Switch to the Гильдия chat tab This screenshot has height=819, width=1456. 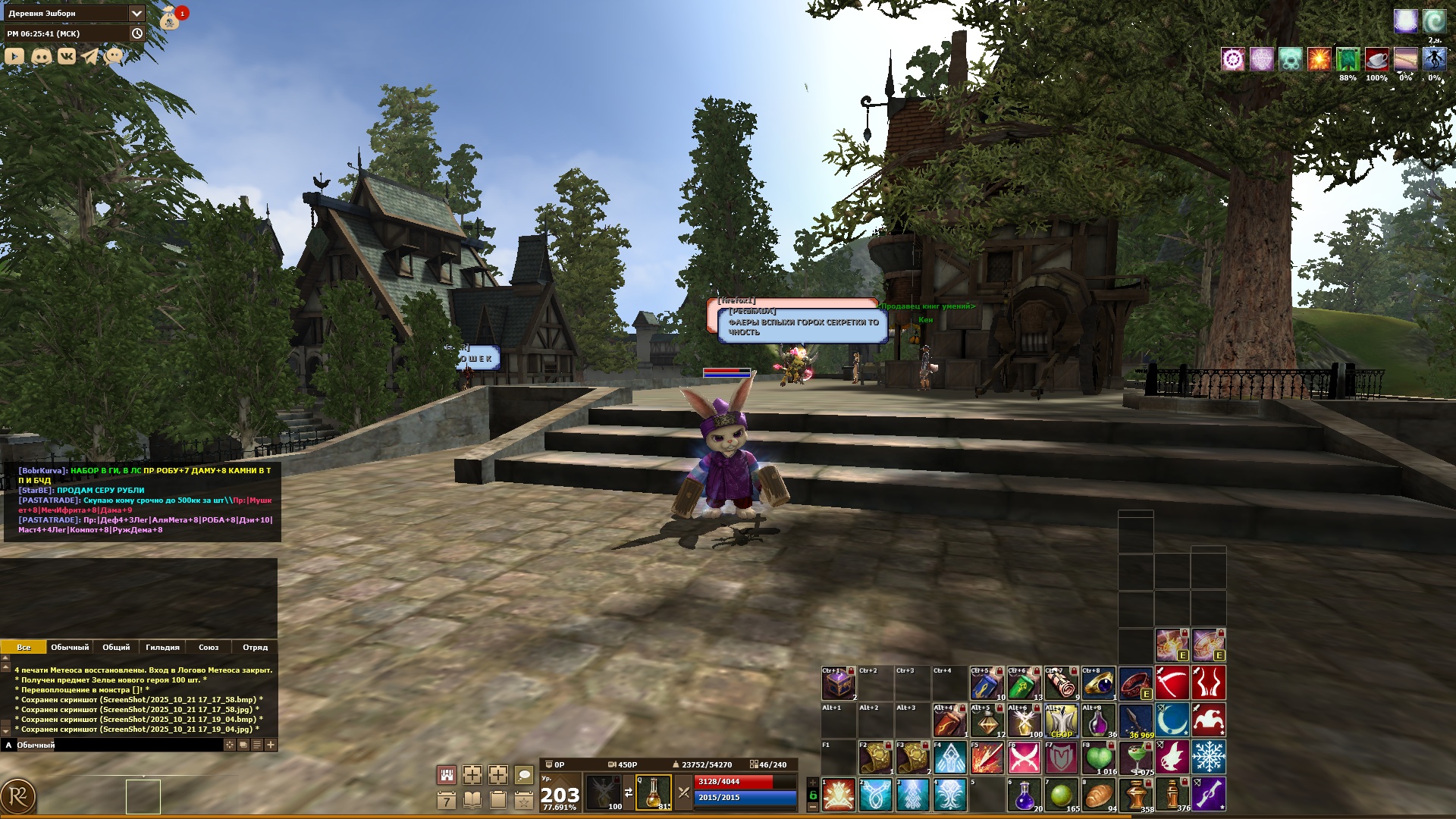(162, 647)
